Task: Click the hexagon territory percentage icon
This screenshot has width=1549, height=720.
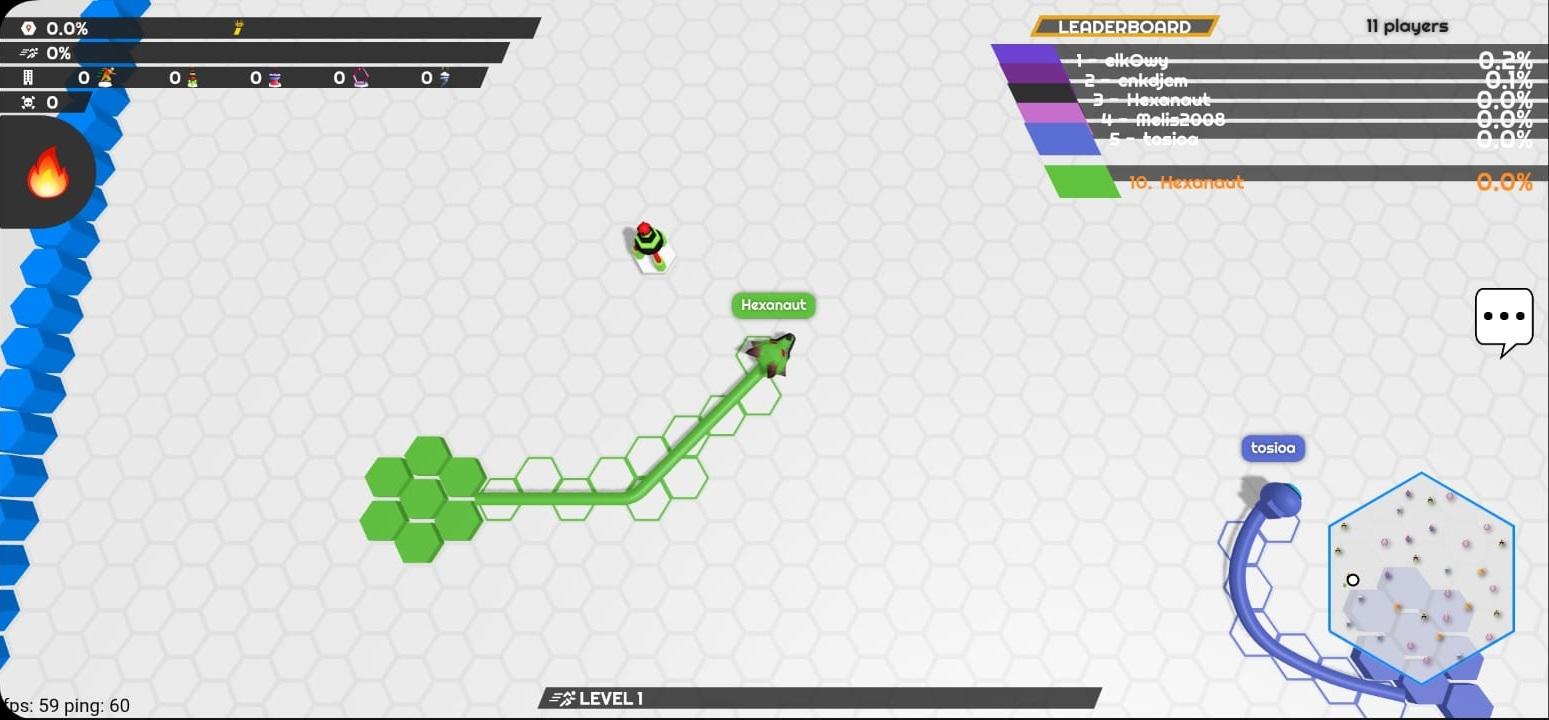Action: pos(29,28)
